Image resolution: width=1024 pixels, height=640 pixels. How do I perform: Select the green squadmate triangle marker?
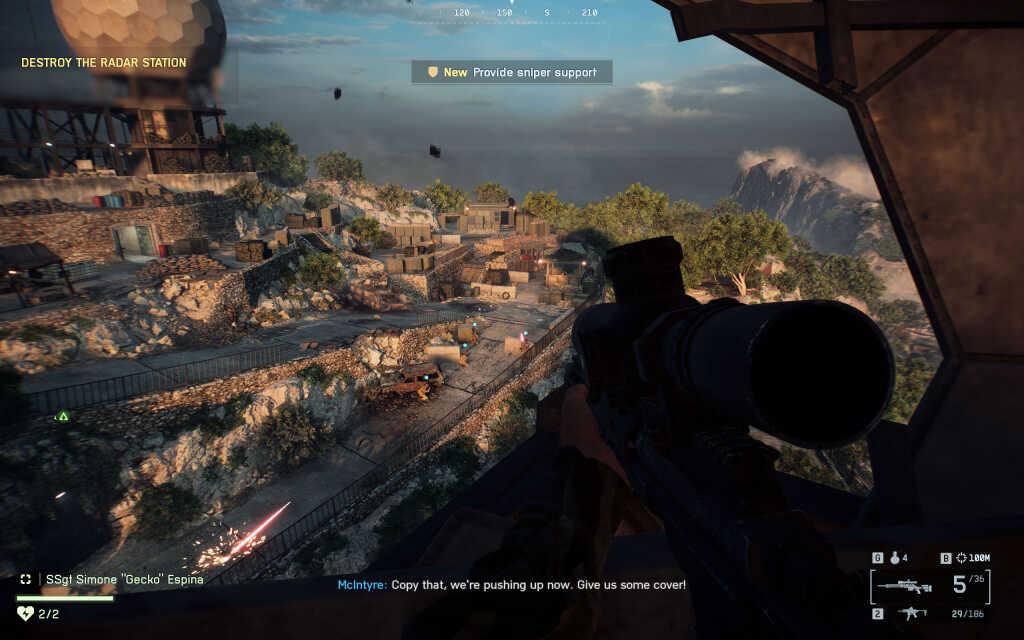pyautogui.click(x=63, y=416)
